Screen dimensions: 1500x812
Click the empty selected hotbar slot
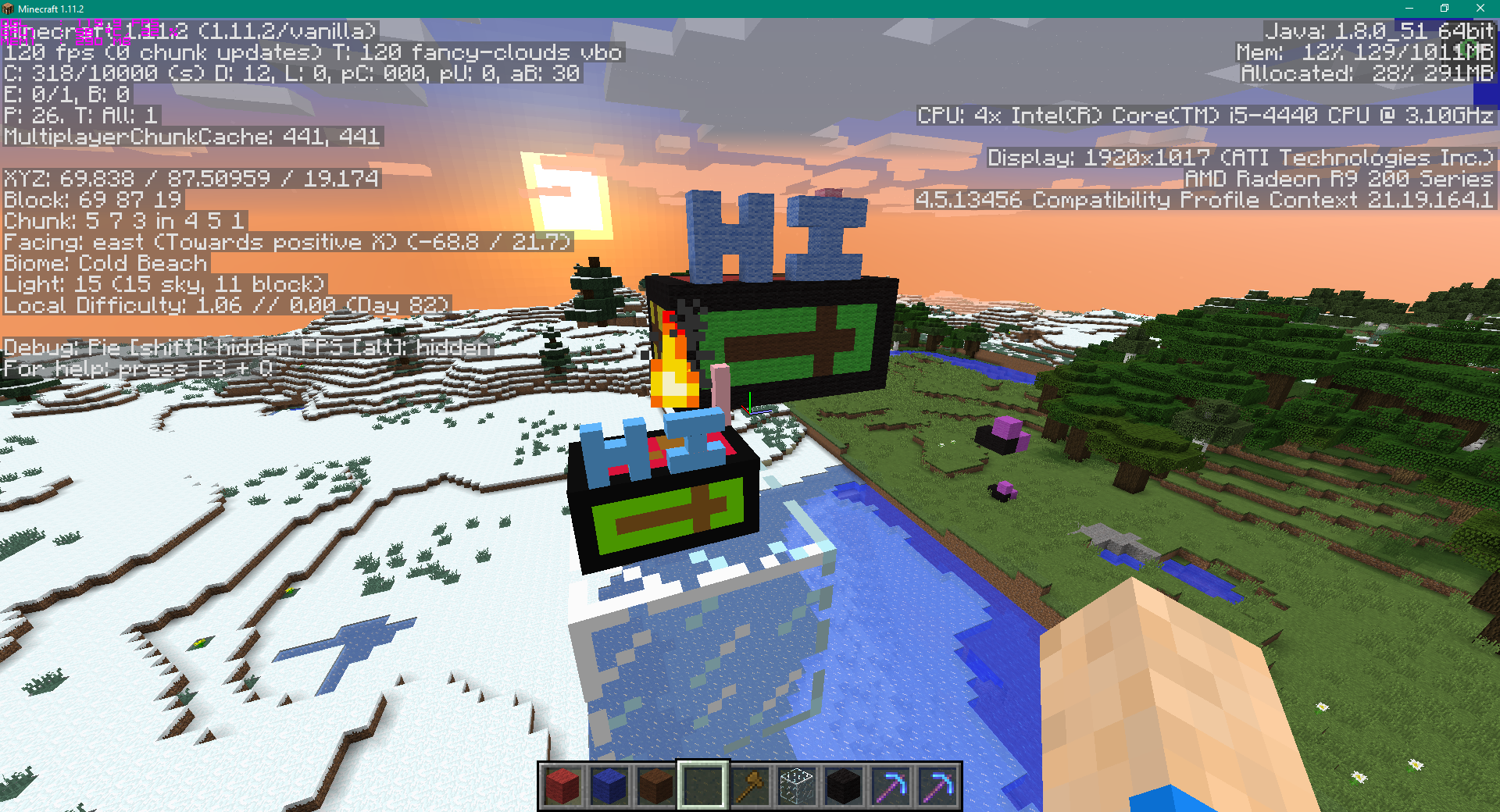702,786
